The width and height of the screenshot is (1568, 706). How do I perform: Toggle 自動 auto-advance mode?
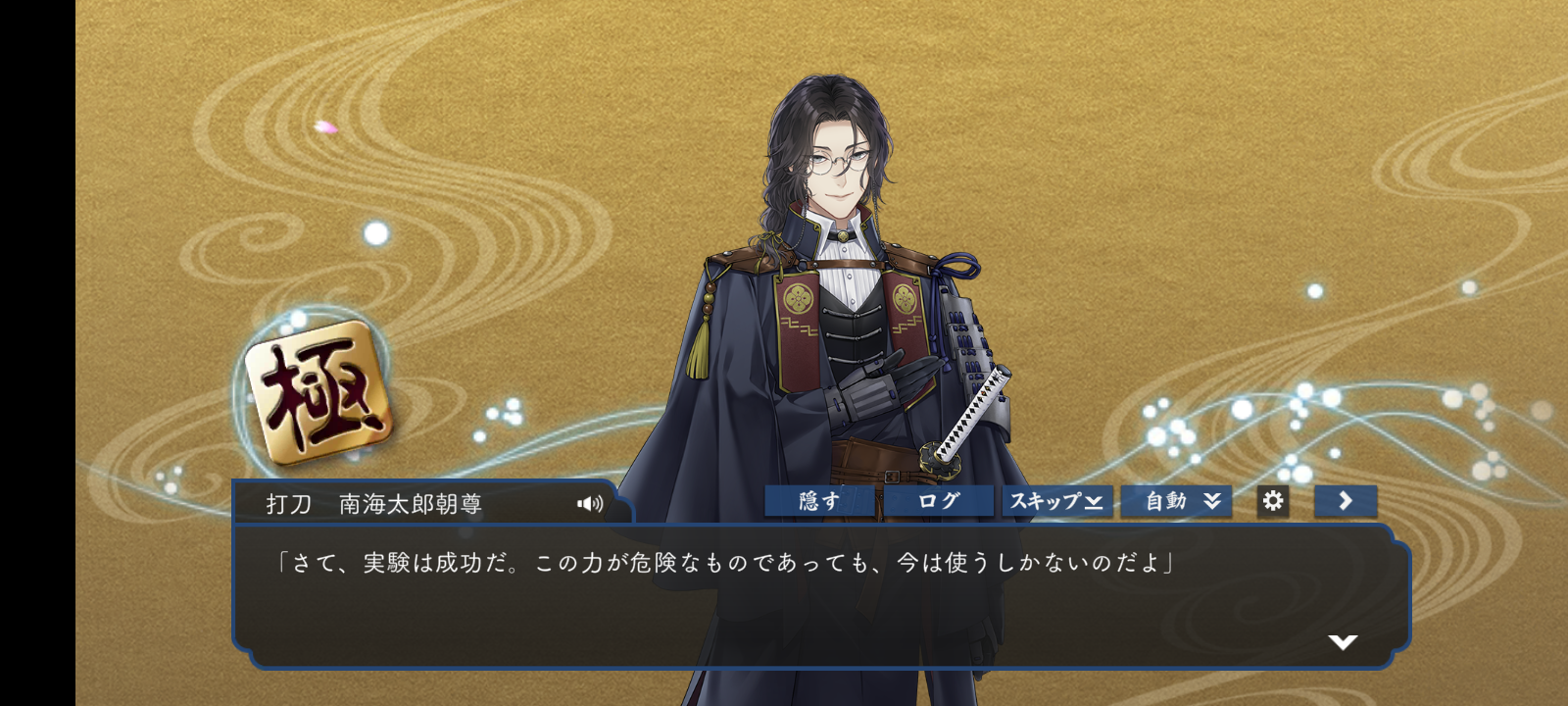click(1176, 501)
